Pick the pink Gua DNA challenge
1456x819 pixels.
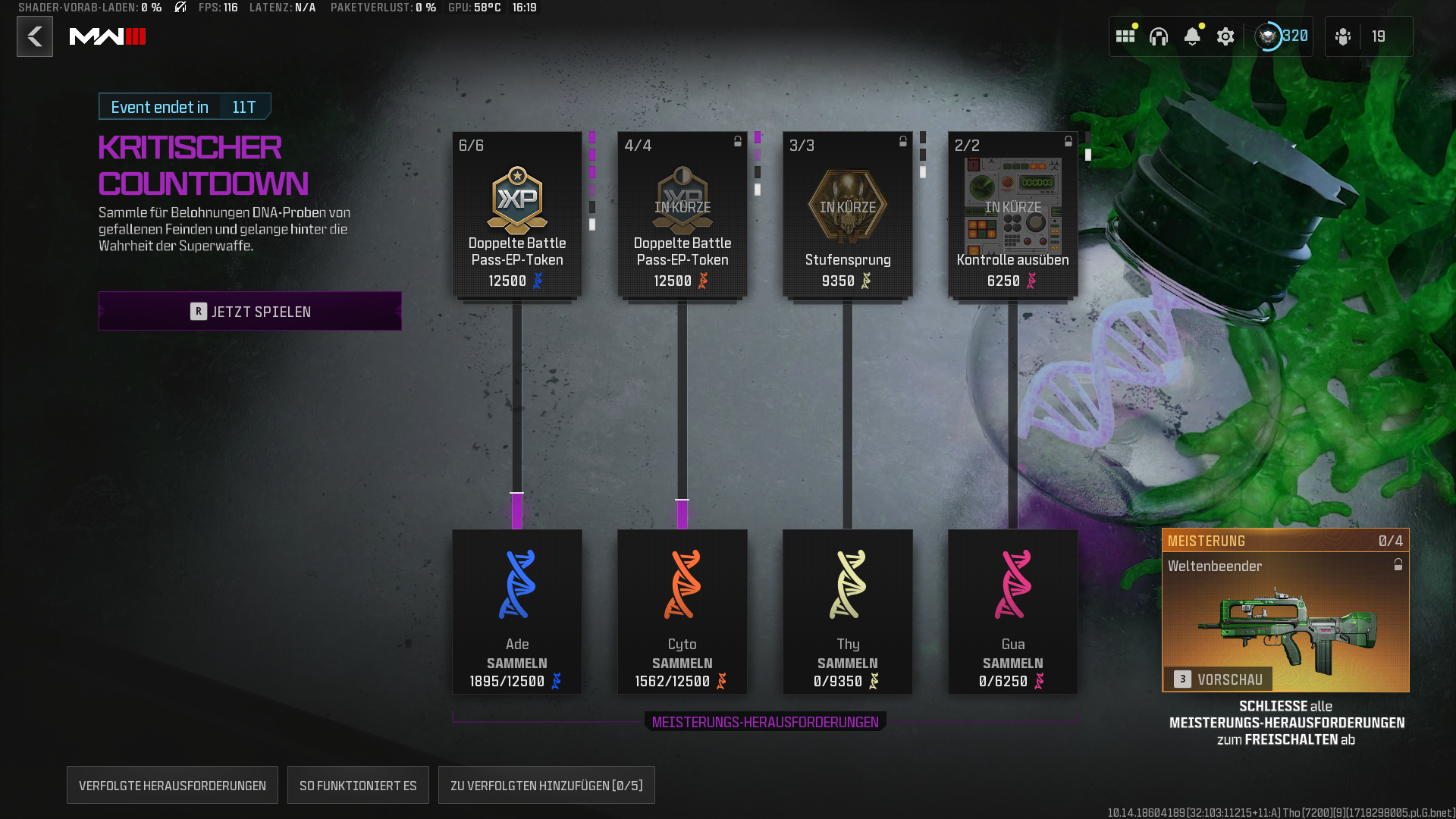[1013, 611]
